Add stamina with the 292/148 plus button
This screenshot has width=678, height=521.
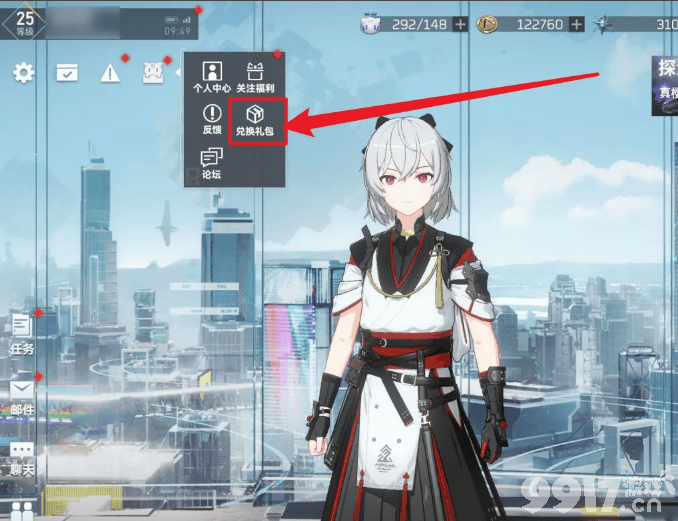[x=460, y=24]
